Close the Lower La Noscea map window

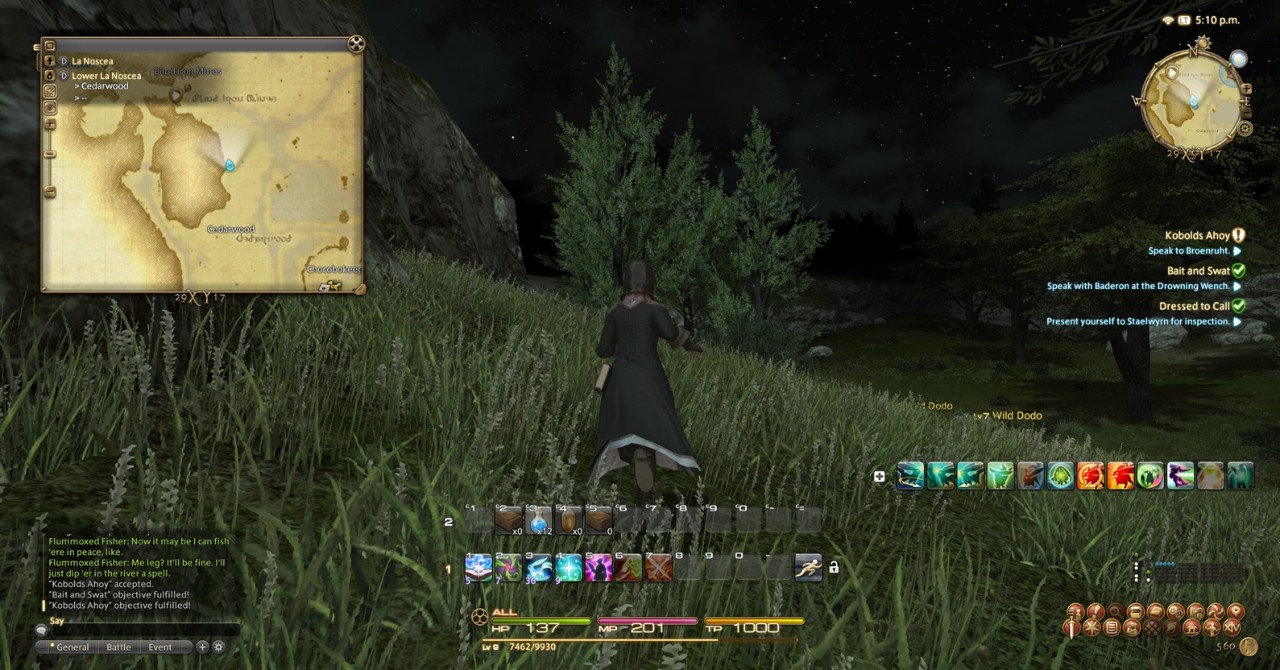click(x=356, y=44)
